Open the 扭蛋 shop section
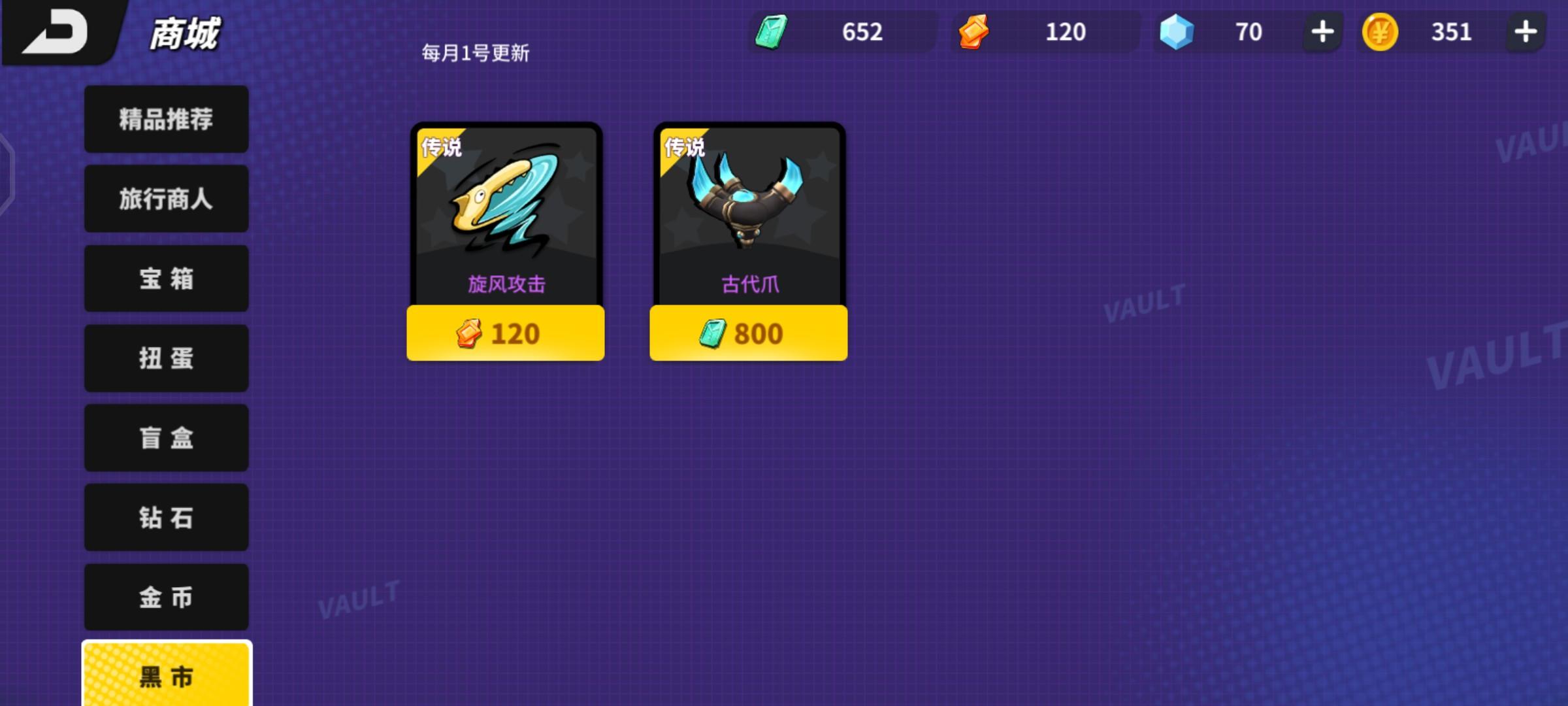This screenshot has width=1568, height=706. (165, 359)
